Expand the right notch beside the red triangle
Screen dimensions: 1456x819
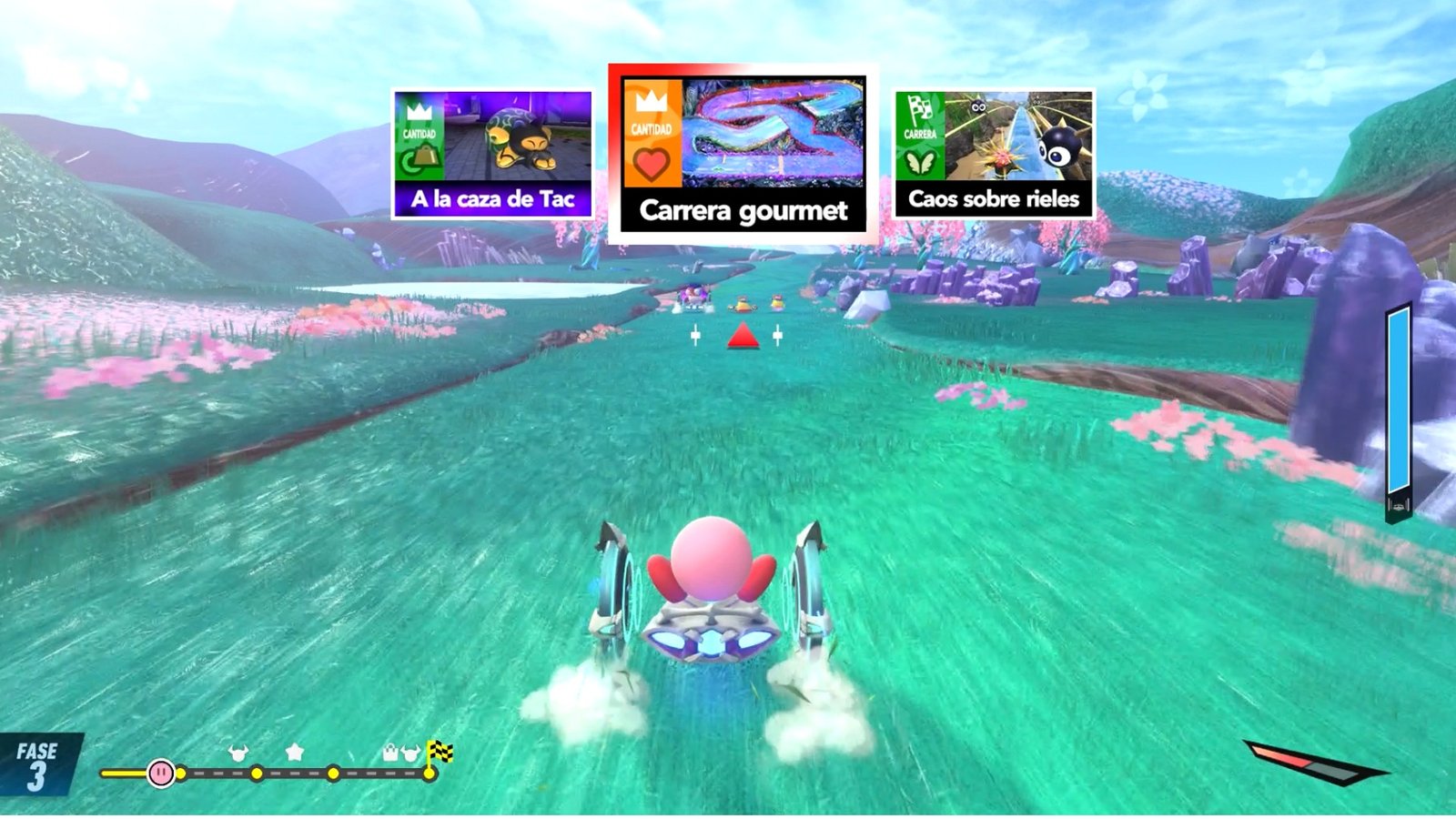click(779, 335)
